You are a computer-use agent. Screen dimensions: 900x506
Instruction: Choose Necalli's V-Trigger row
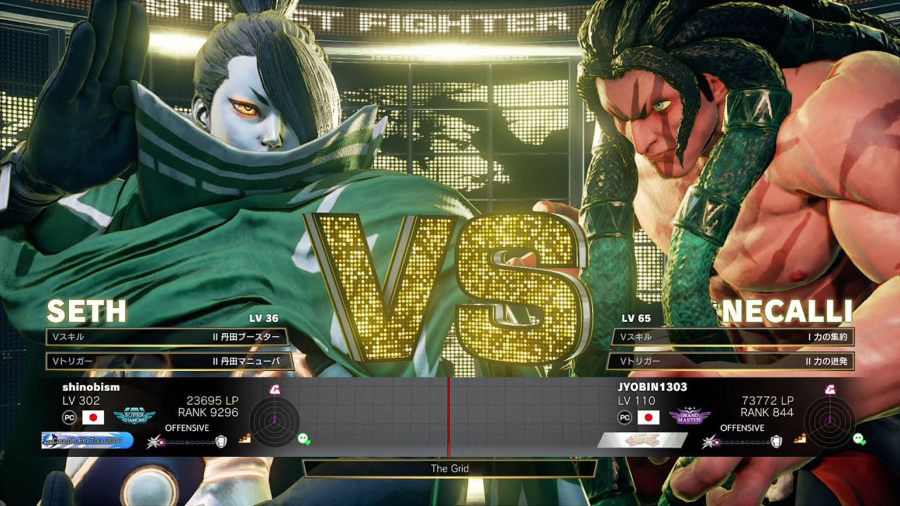733,361
